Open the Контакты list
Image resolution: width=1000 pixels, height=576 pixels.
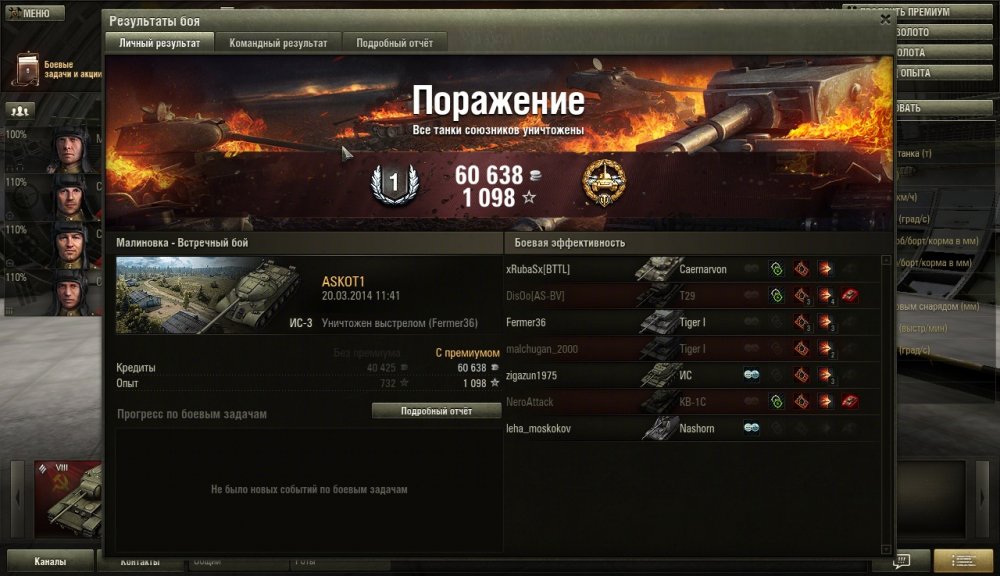click(140, 561)
